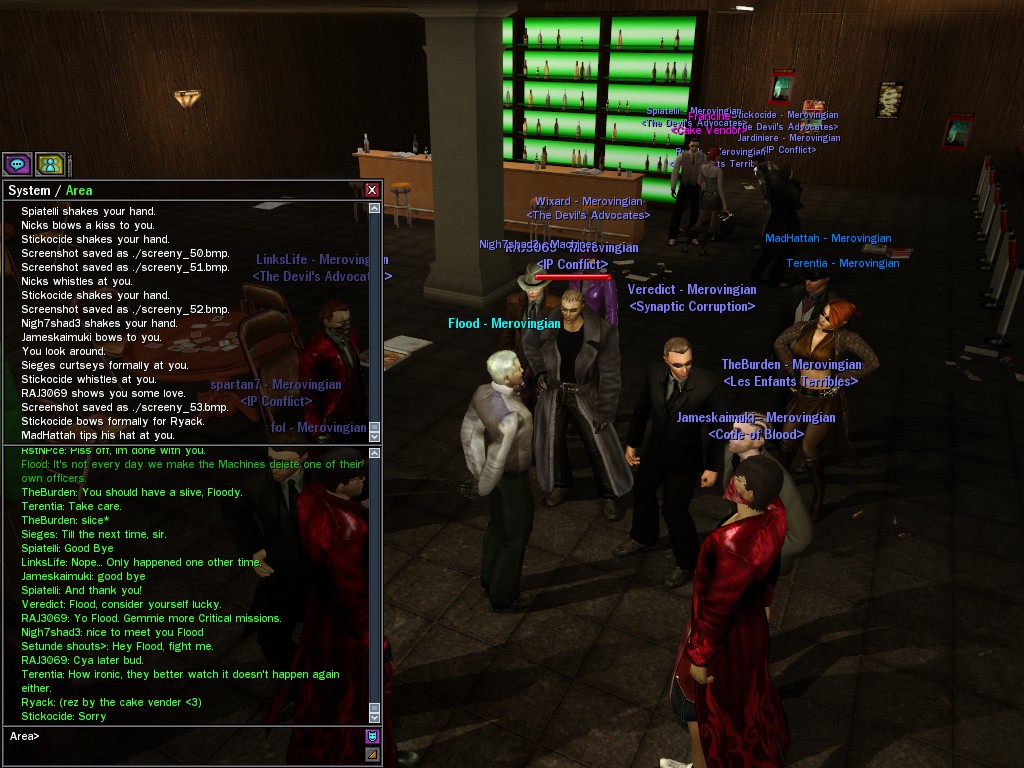1024x768 pixels.
Task: Close the System / Area chat window
Action: tap(372, 190)
